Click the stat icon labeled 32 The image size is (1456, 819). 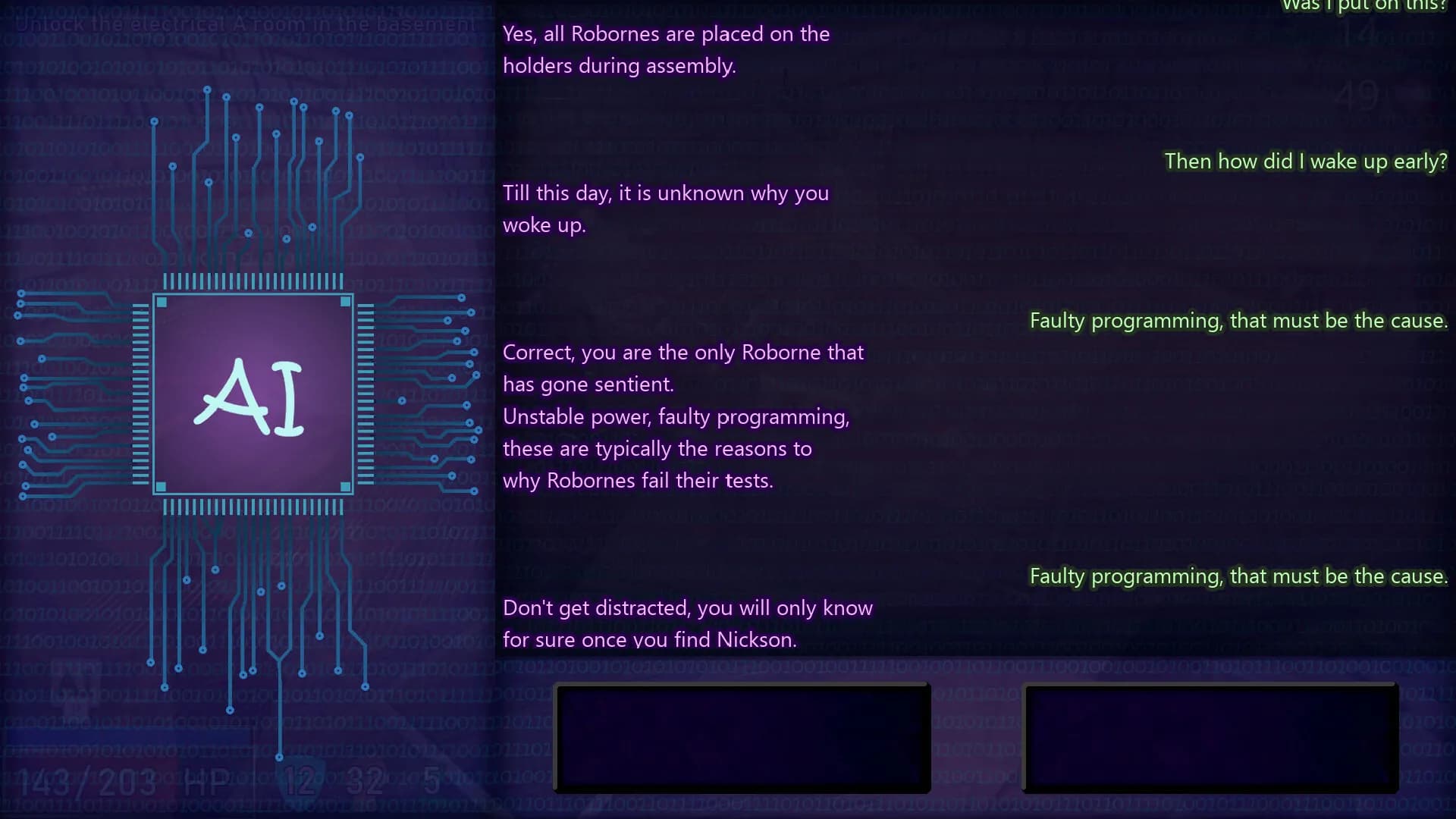coord(366,780)
